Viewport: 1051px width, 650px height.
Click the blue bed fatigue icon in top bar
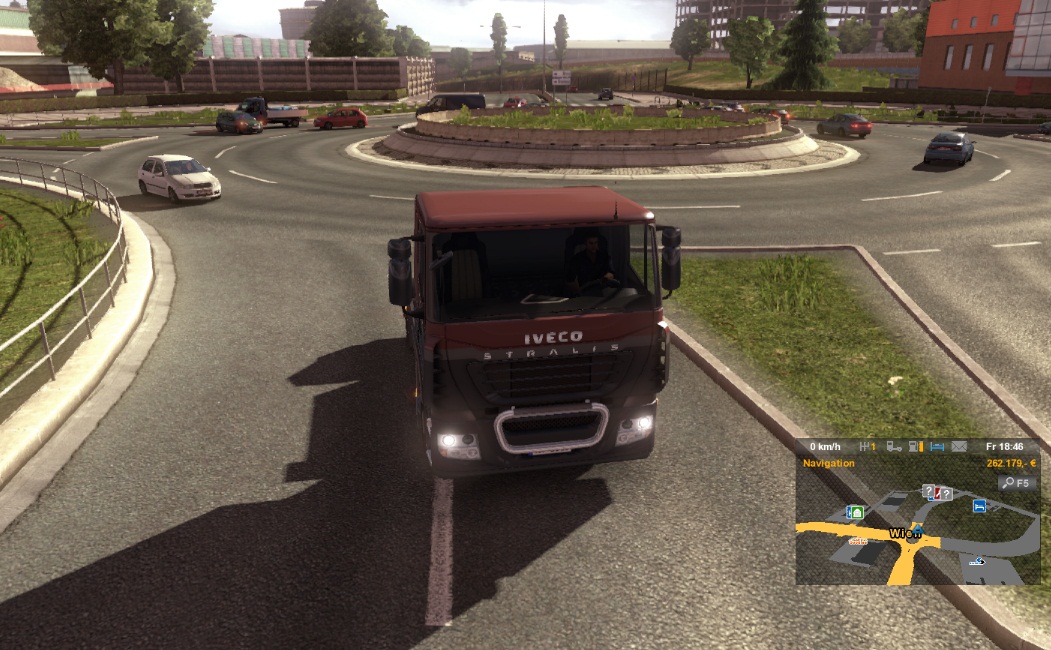click(938, 446)
